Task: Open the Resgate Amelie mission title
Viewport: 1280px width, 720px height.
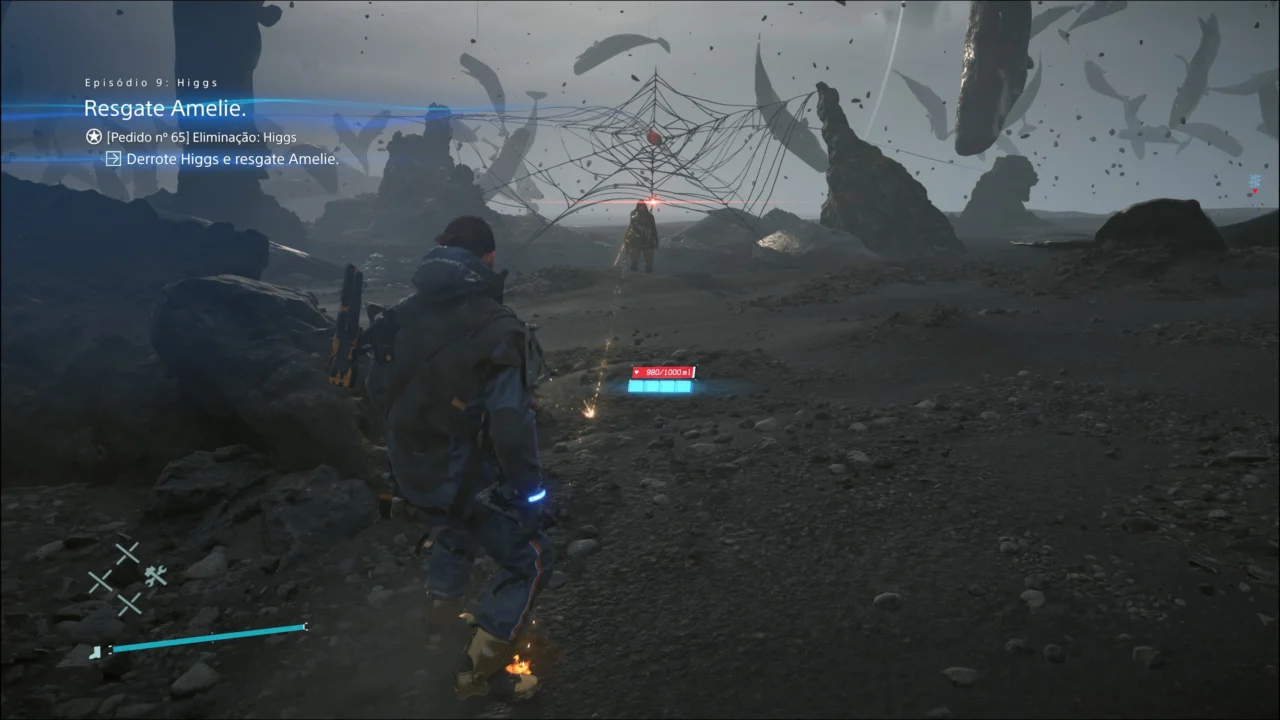Action: 165,108
